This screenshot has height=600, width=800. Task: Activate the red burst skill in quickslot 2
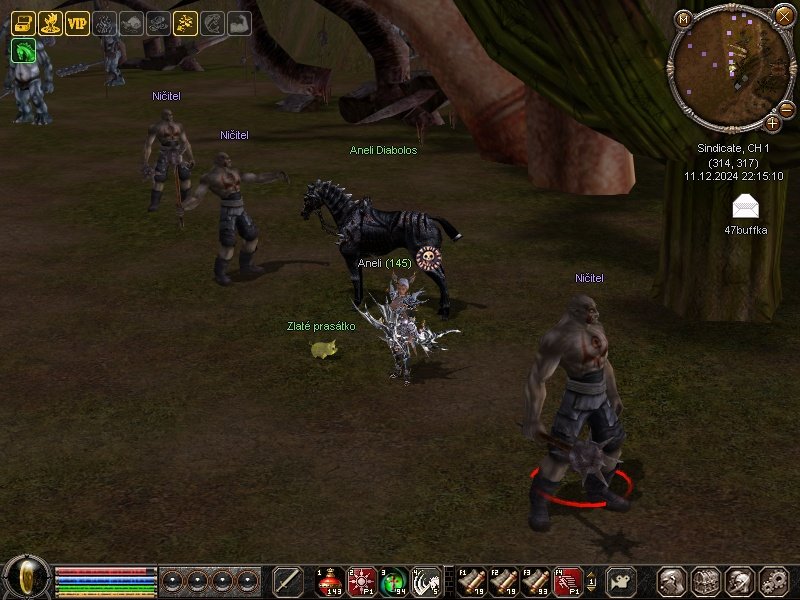[x=361, y=581]
